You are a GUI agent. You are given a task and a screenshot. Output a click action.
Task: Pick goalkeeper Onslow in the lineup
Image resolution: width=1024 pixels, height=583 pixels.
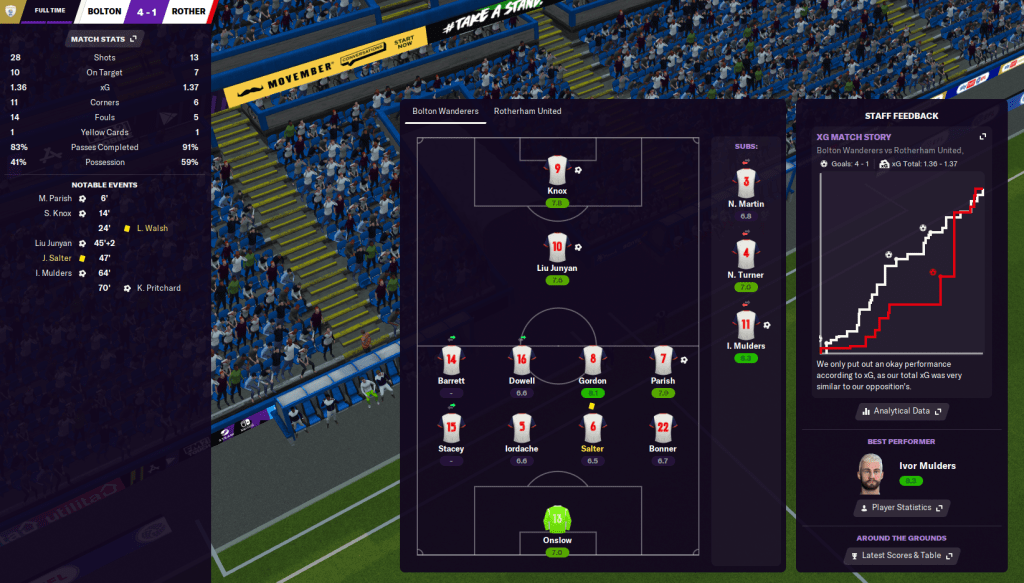557,519
